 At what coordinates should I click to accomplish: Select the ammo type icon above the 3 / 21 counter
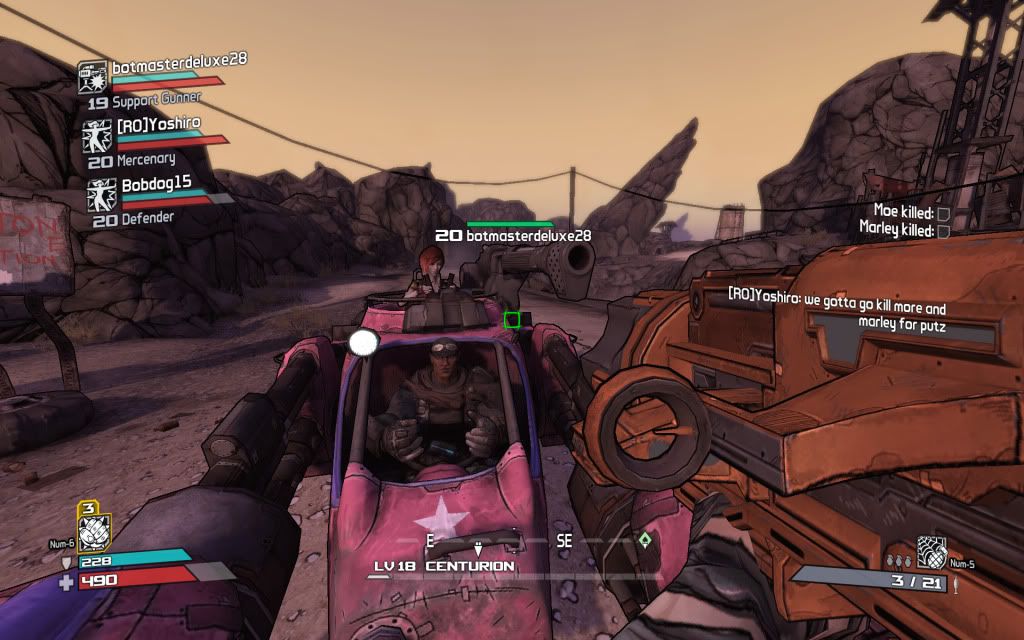(x=931, y=550)
